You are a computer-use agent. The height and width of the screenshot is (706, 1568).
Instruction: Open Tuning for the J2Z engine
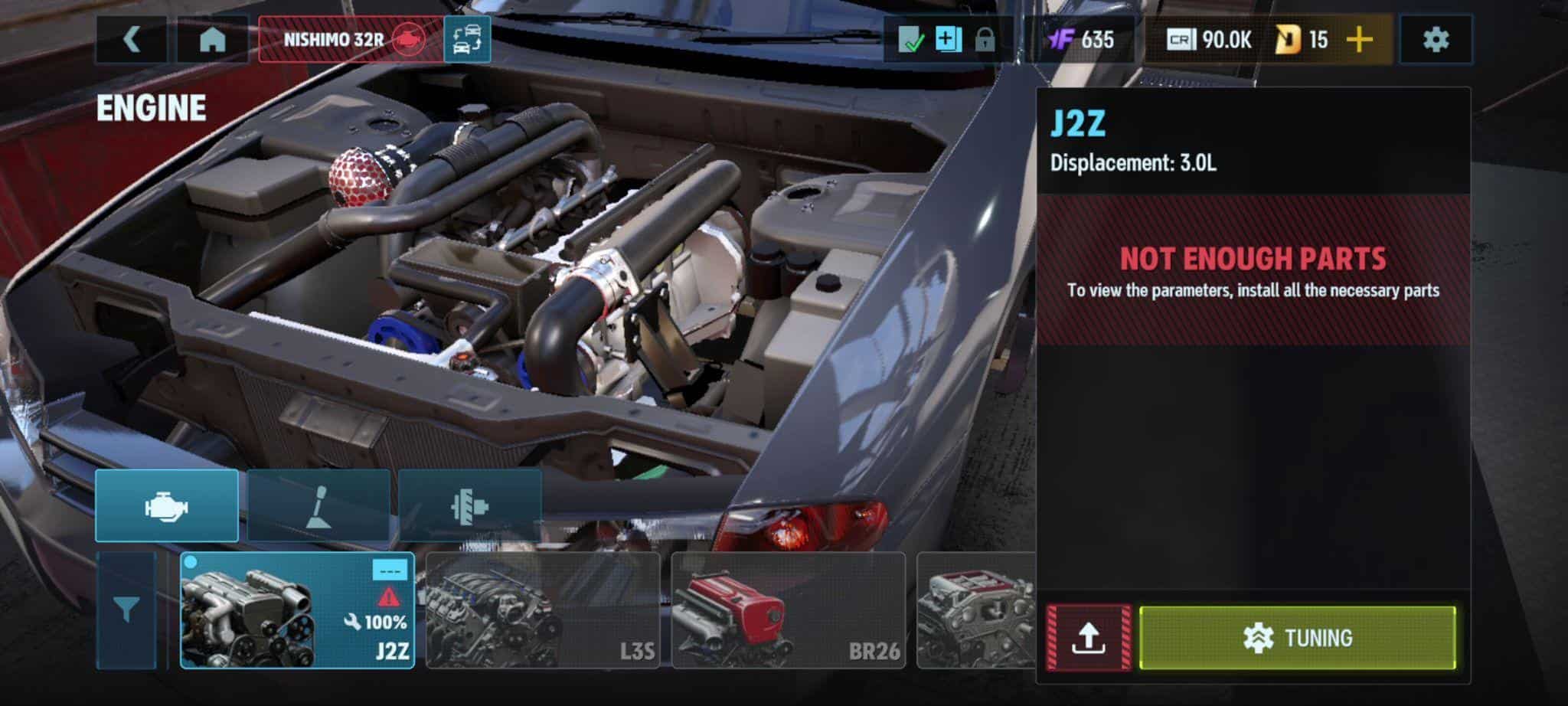tap(1297, 638)
